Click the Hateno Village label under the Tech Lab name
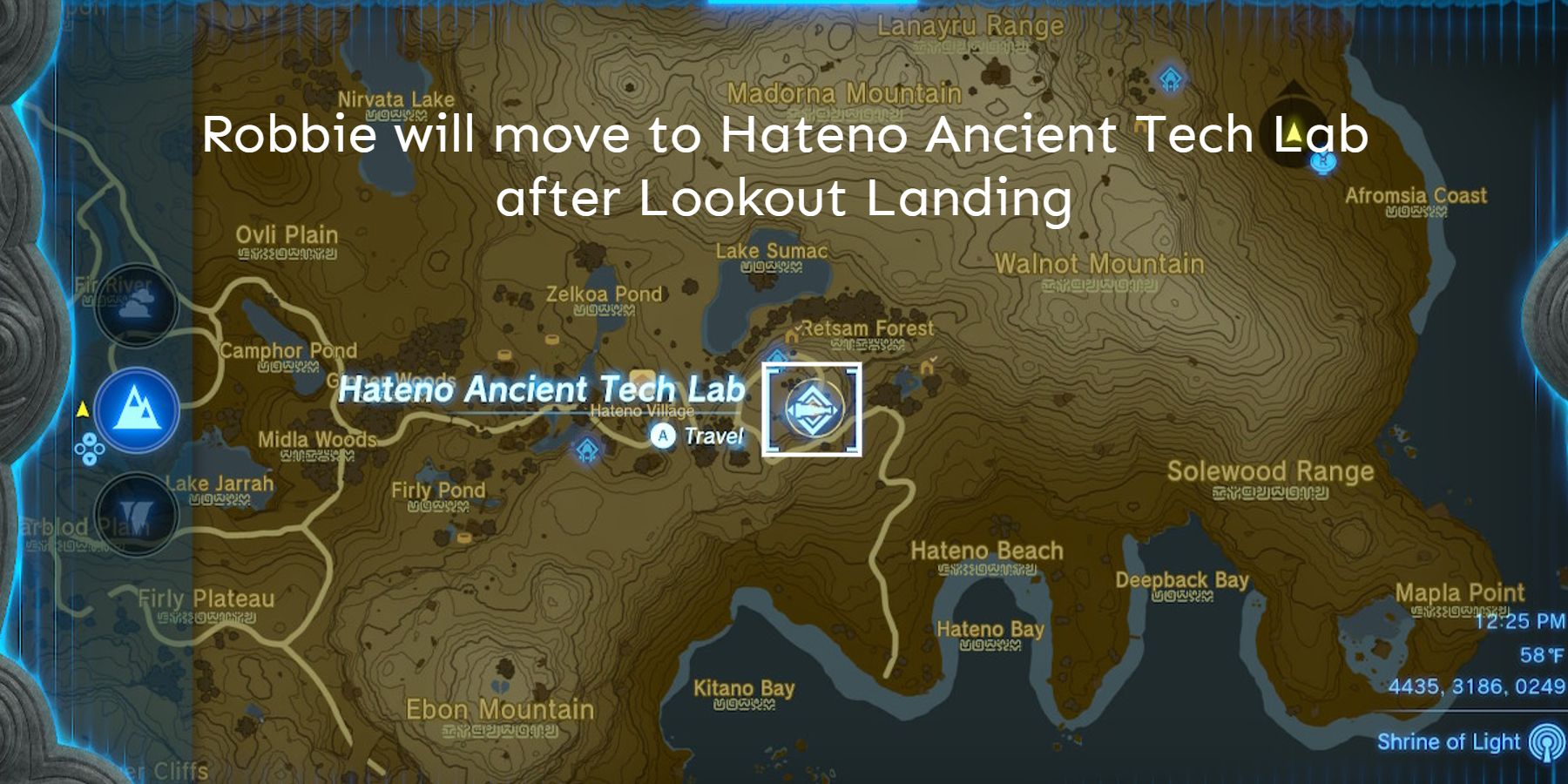Viewport: 1568px width, 784px height. coord(641,411)
